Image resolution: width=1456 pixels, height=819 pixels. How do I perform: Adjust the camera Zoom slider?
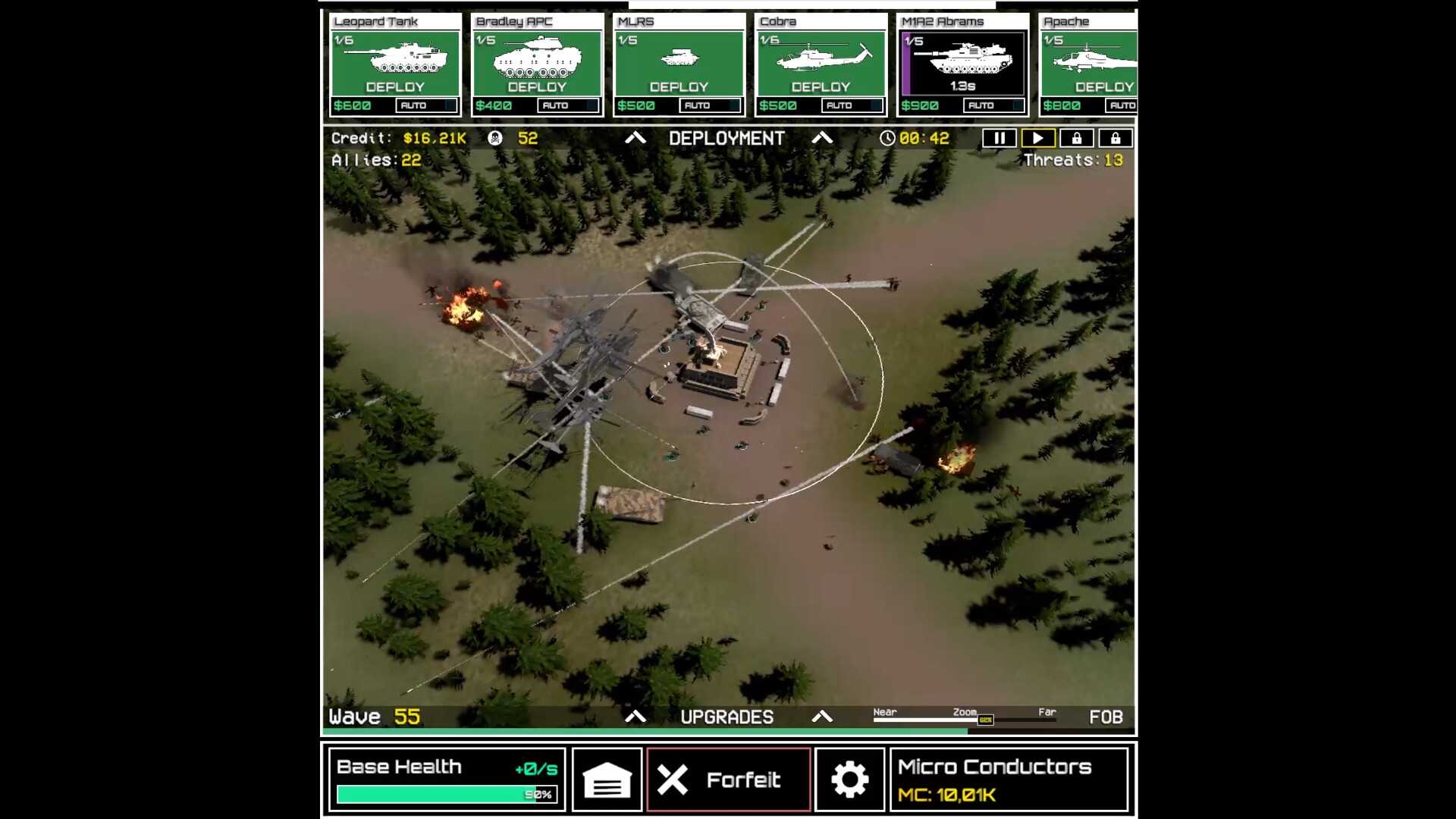[x=984, y=719]
